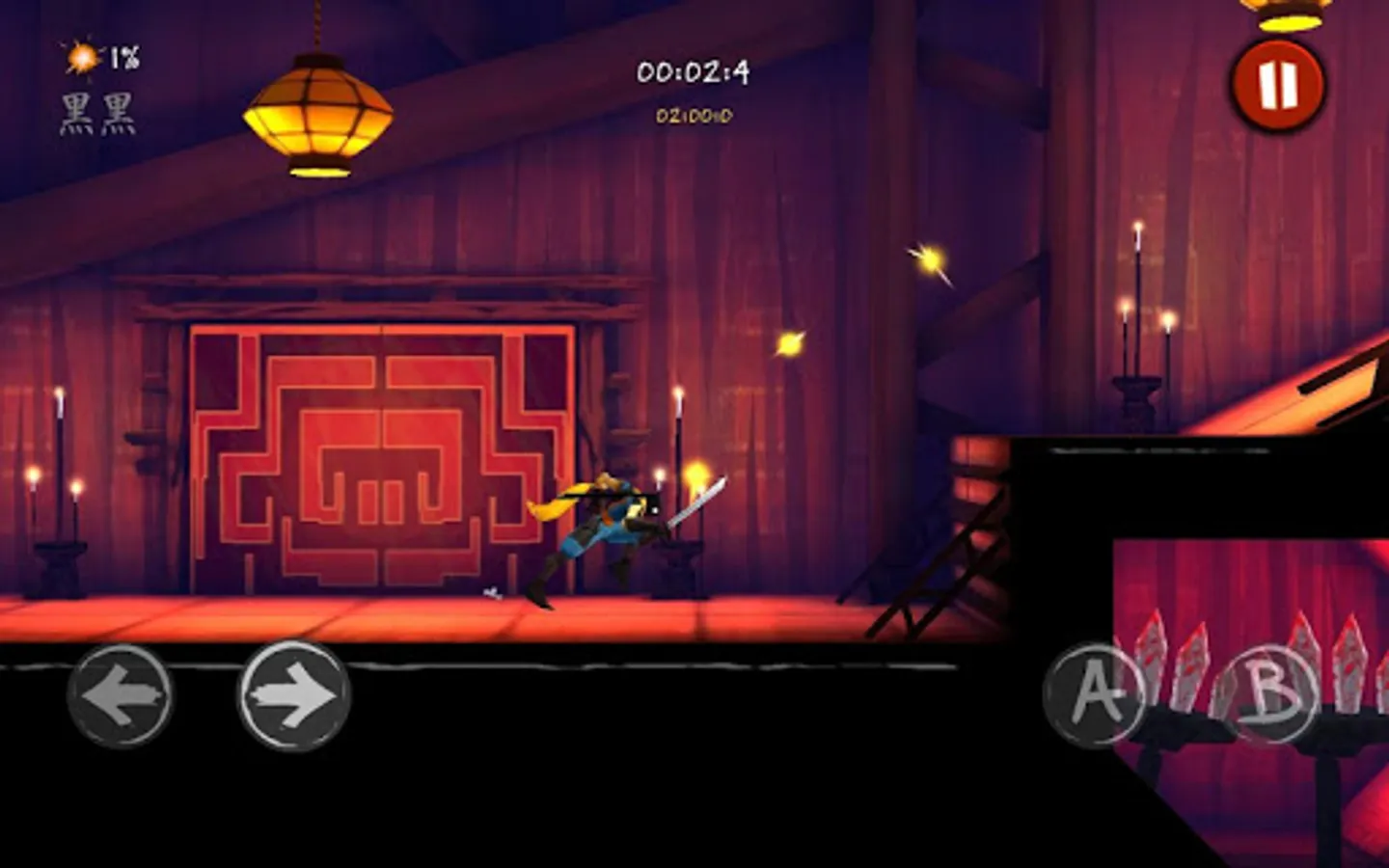1389x868 pixels.
Task: Click the 1% damage percentage readout
Action: [x=123, y=56]
